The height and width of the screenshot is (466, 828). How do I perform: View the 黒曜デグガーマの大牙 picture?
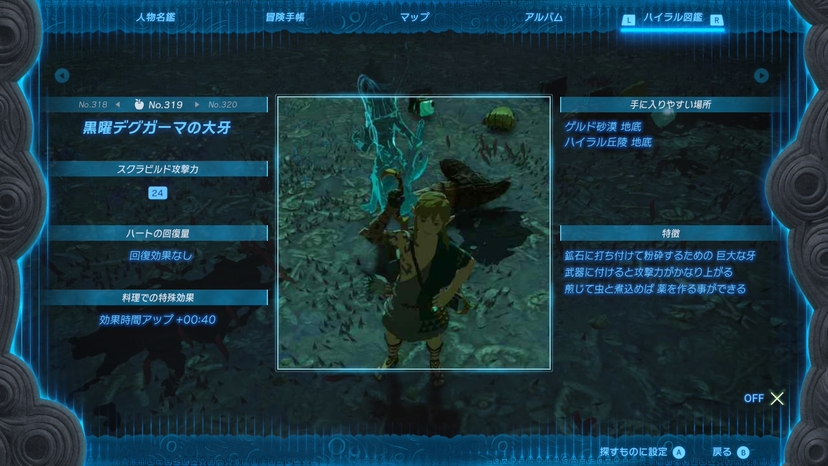(413, 232)
